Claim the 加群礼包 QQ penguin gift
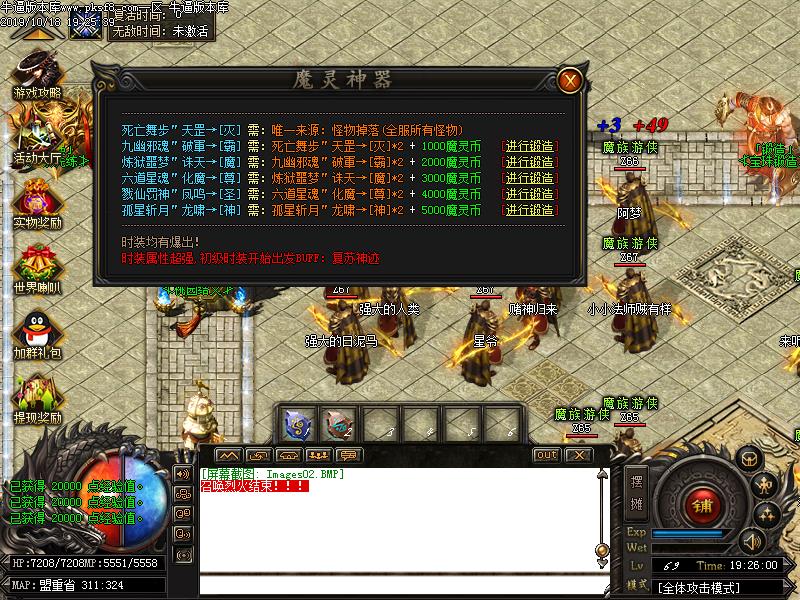Viewport: 800px width, 600px height. [x=37, y=330]
